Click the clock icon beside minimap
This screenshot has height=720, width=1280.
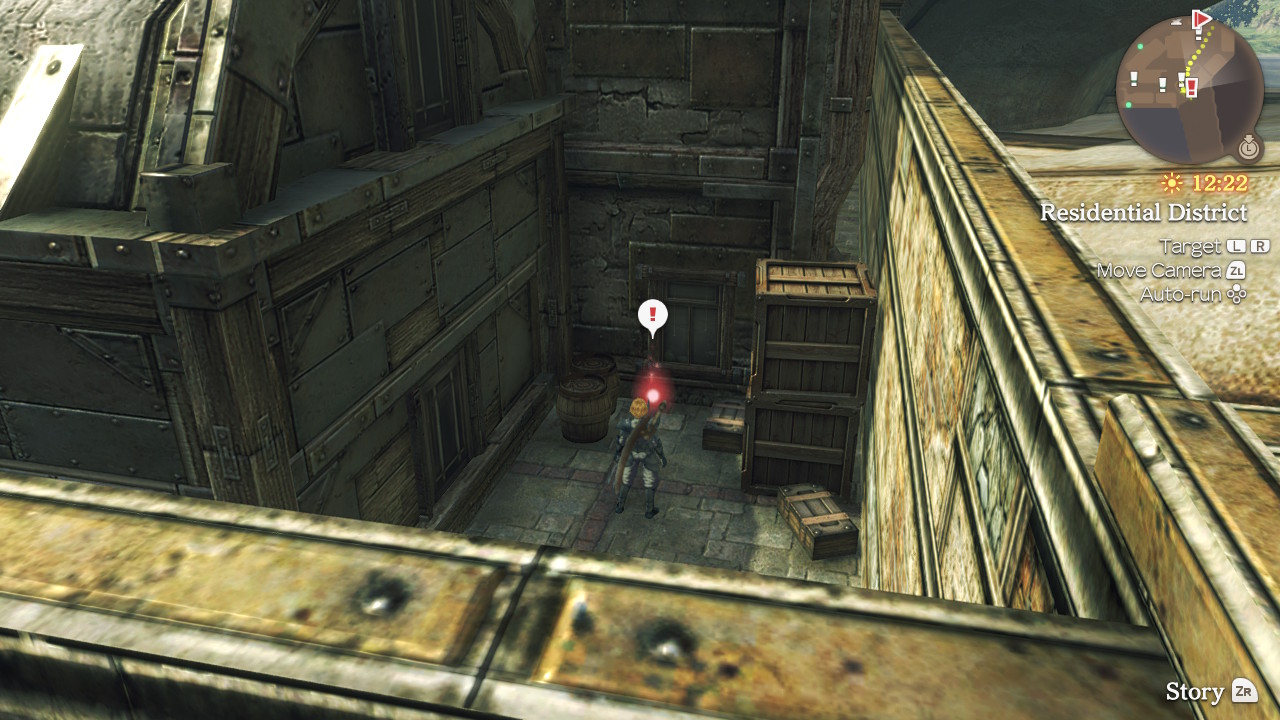pos(1248,148)
